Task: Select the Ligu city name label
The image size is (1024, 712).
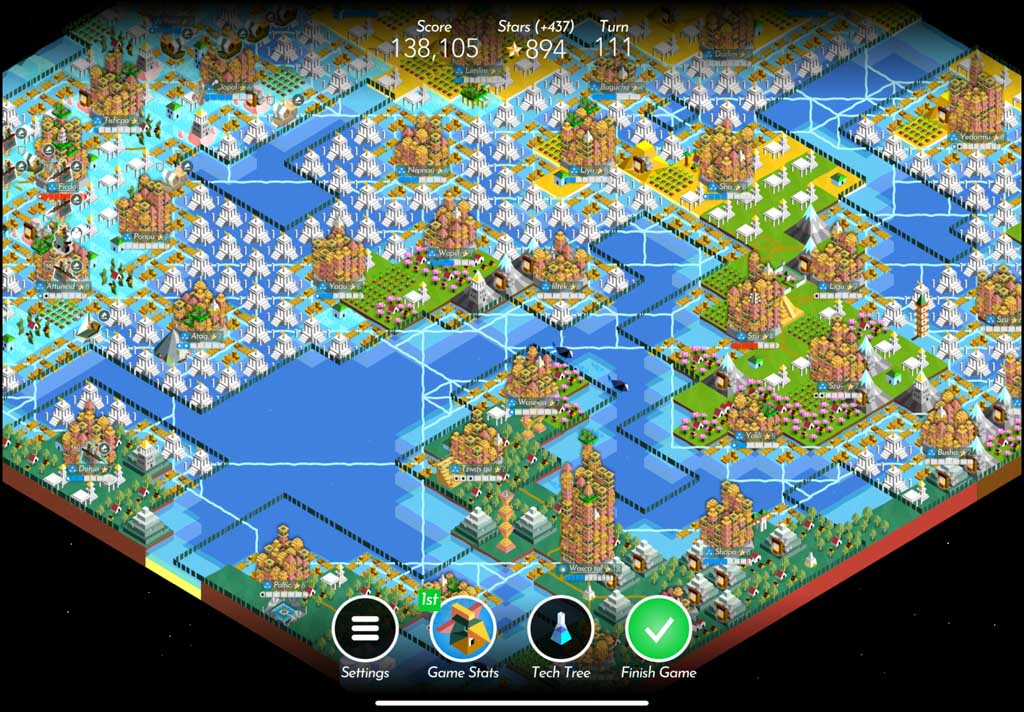Action: 836,285
